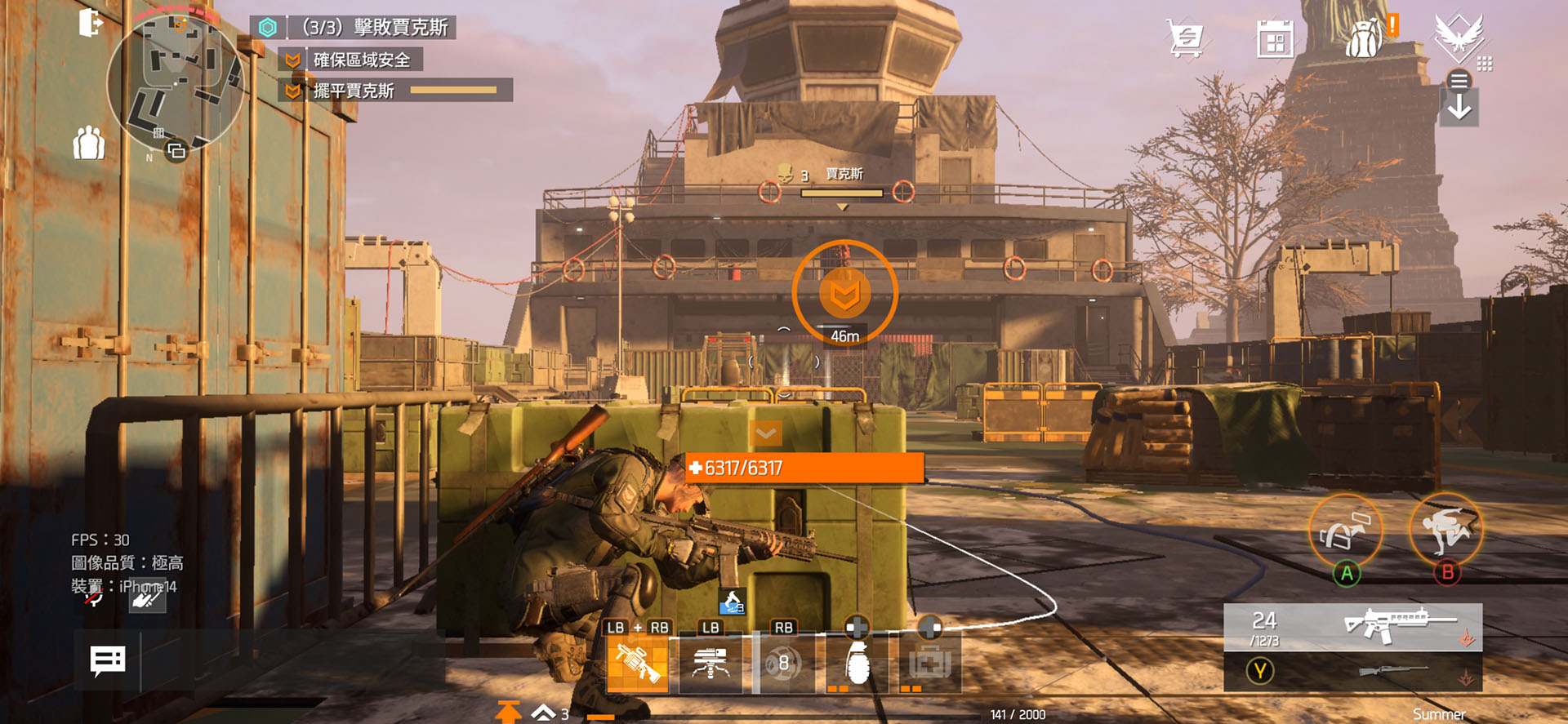Viewport: 1568px width, 724px height.
Task: Open the backpack inventory
Action: point(1365,39)
